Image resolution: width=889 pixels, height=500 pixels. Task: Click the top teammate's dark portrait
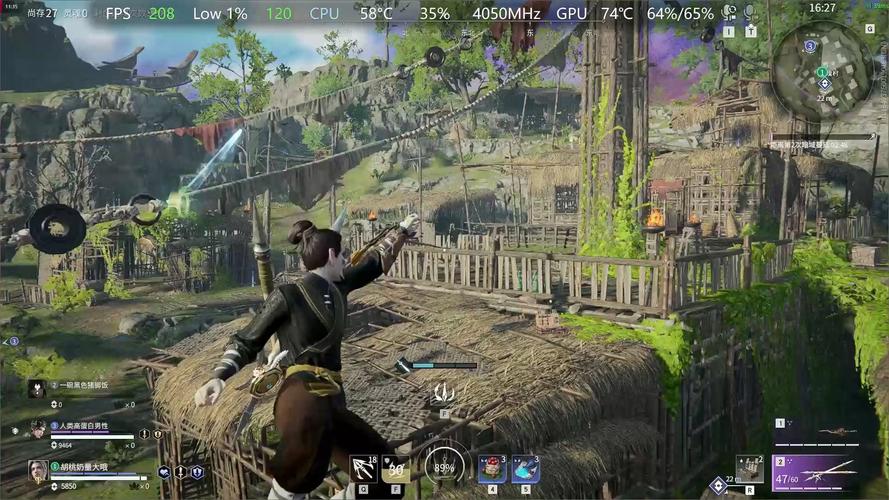(38, 390)
